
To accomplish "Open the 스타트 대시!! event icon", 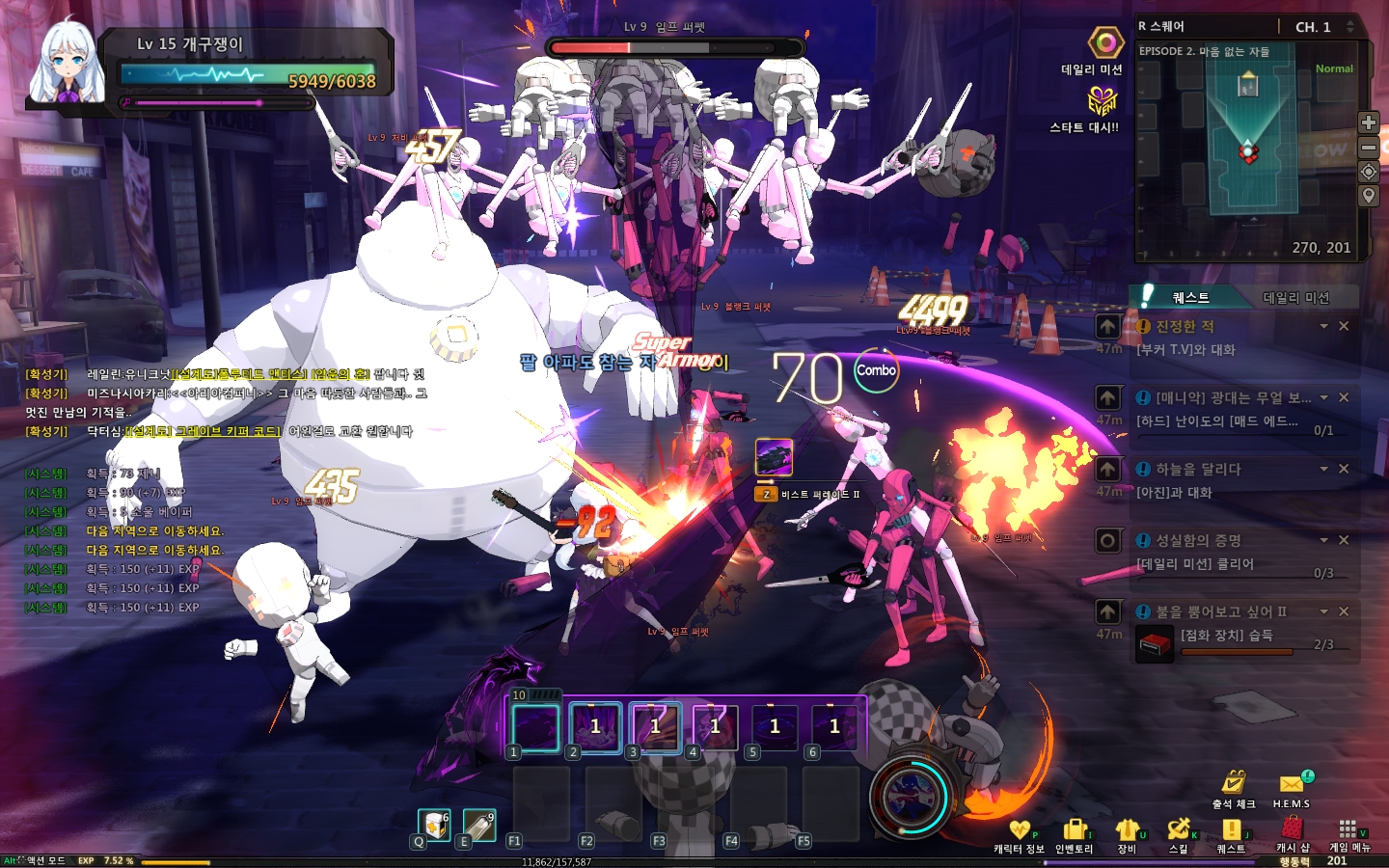I will [x=1102, y=101].
